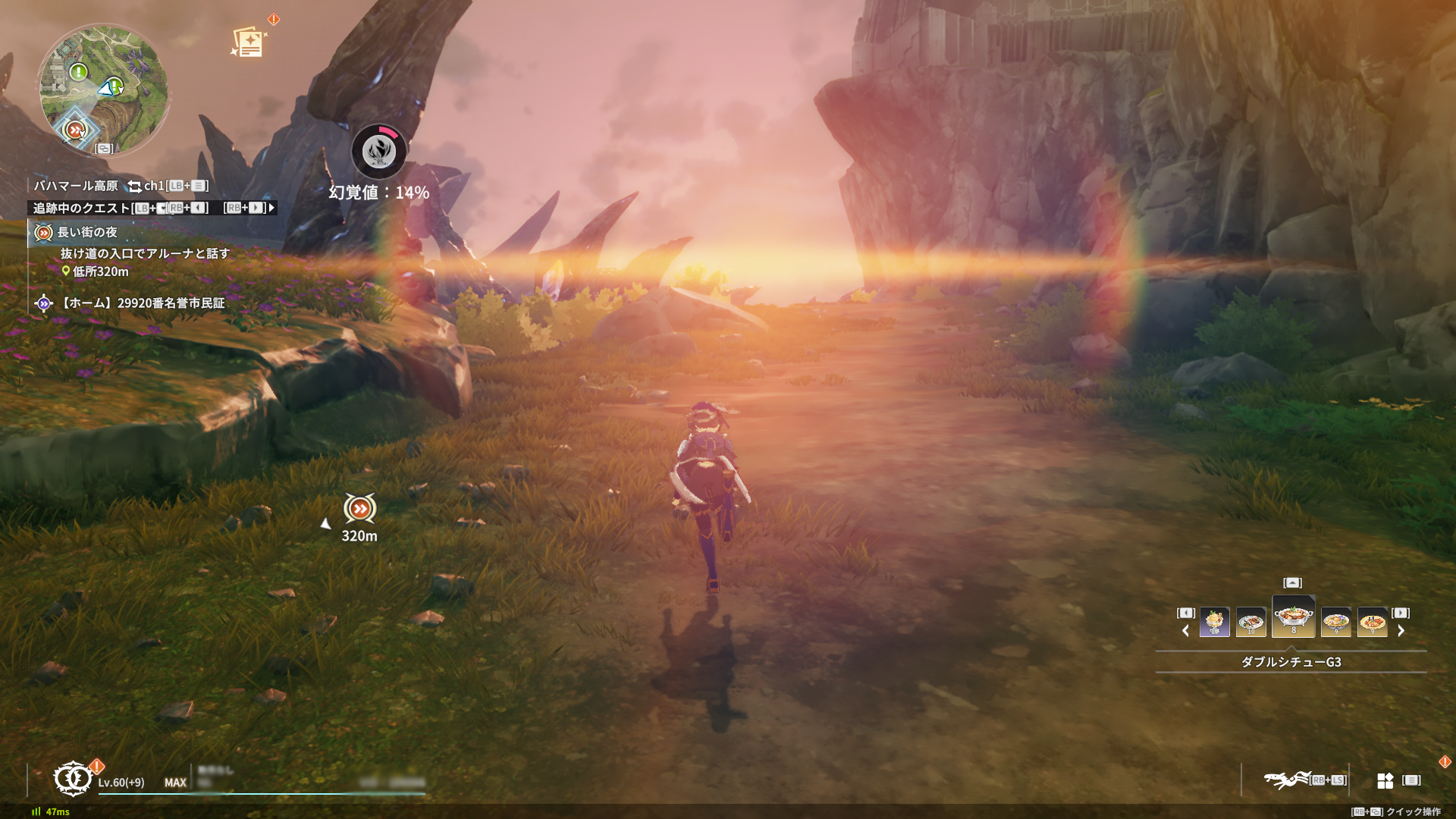Cycle the food bar left with chevron
This screenshot has width=1456, height=819.
click(x=1185, y=631)
